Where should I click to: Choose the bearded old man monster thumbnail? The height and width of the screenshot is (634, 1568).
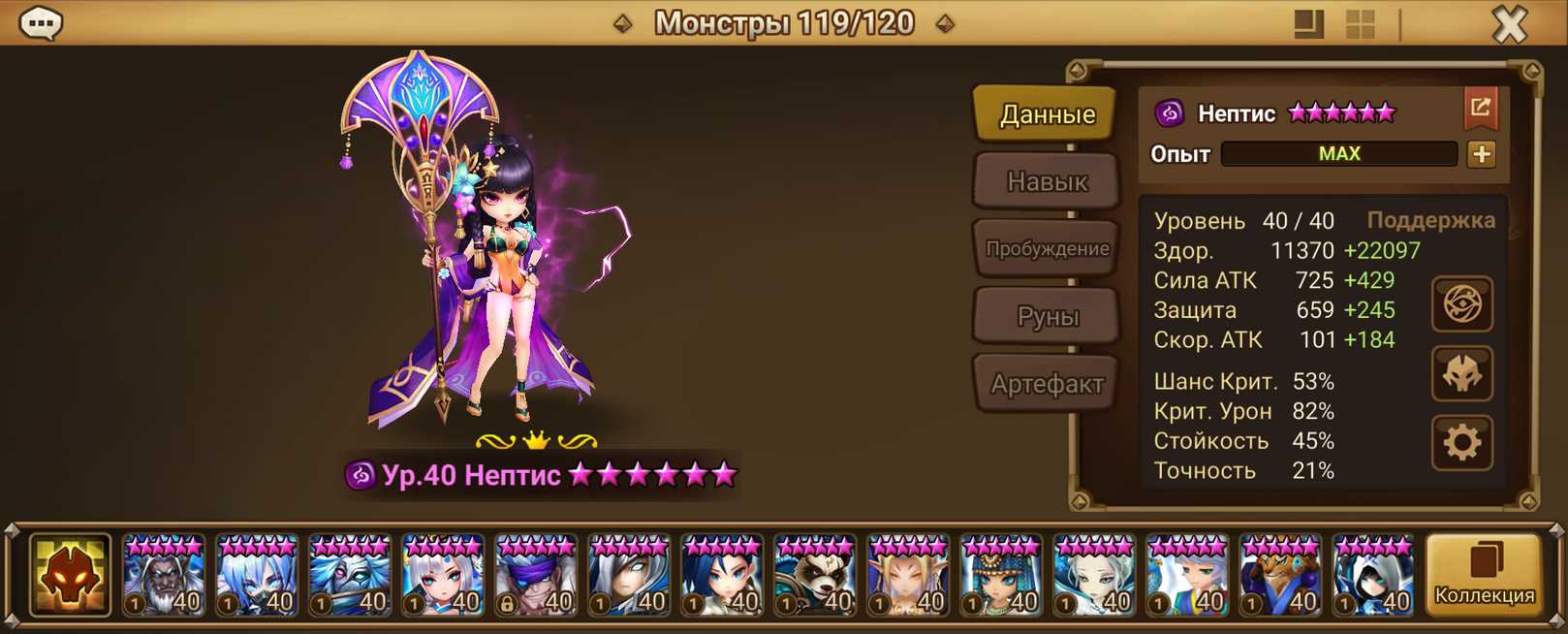pyautogui.click(x=164, y=576)
